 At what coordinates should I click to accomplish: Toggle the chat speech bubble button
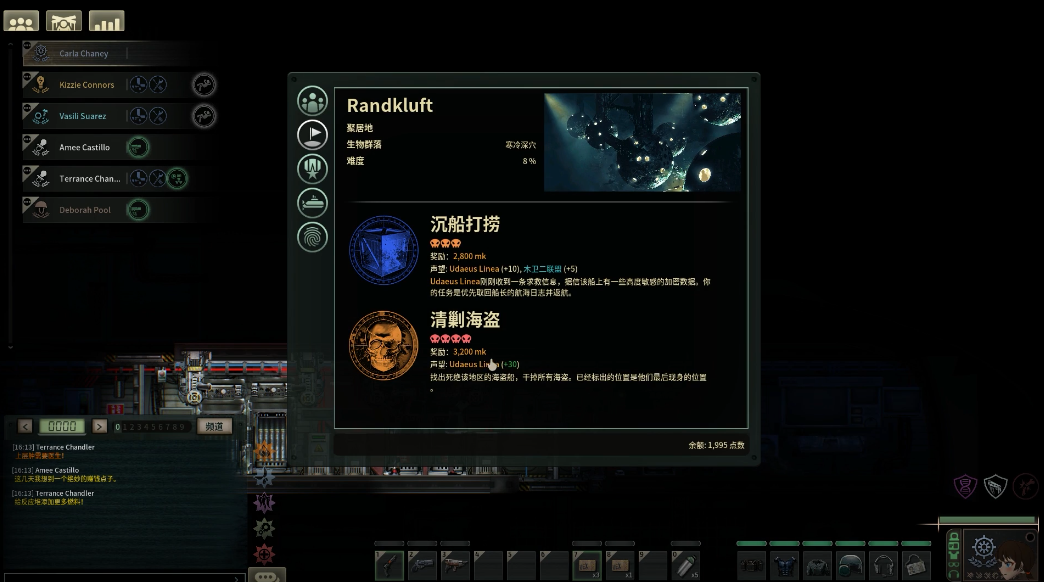tap(264, 576)
